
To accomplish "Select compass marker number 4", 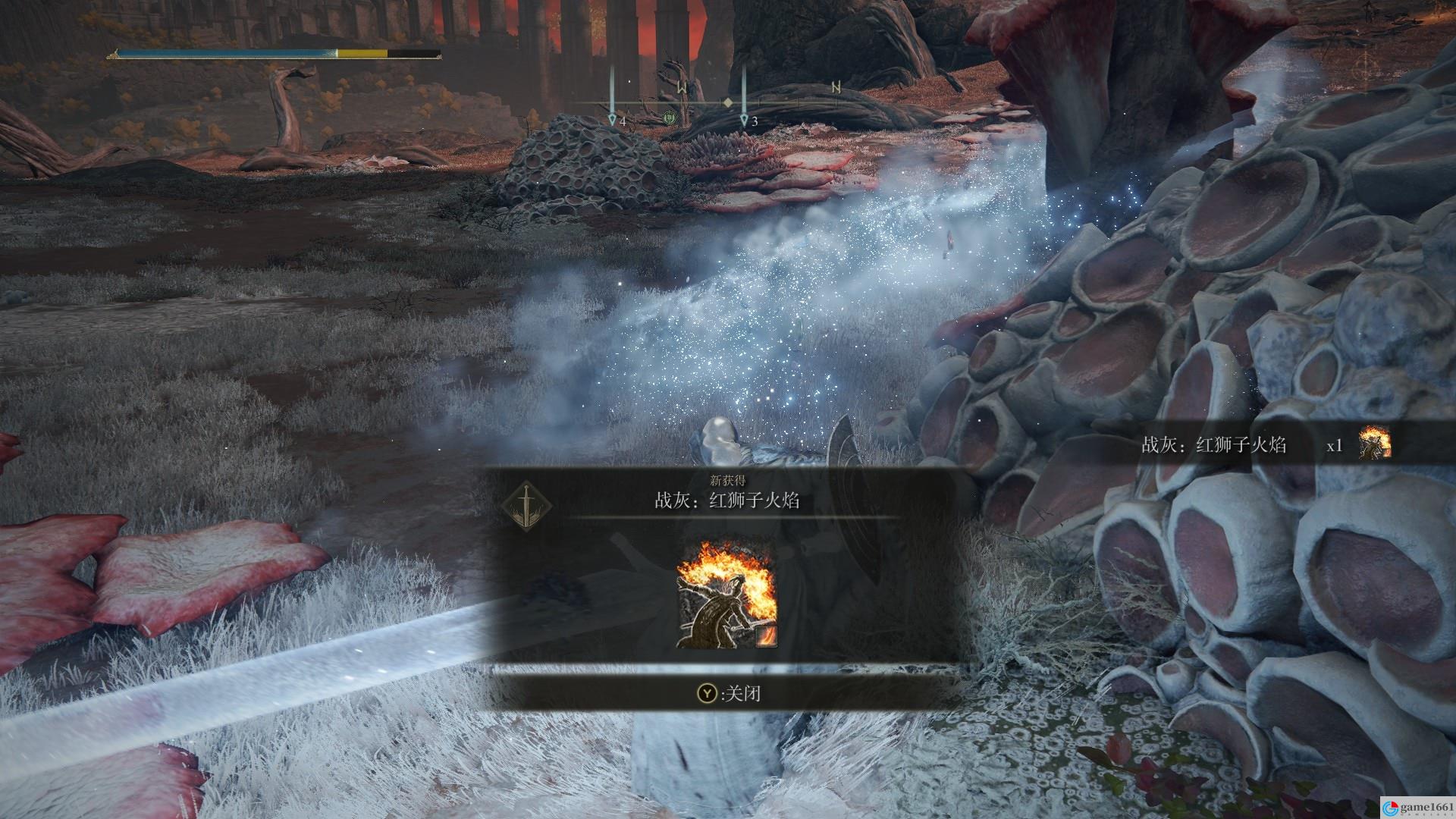I will point(613,119).
